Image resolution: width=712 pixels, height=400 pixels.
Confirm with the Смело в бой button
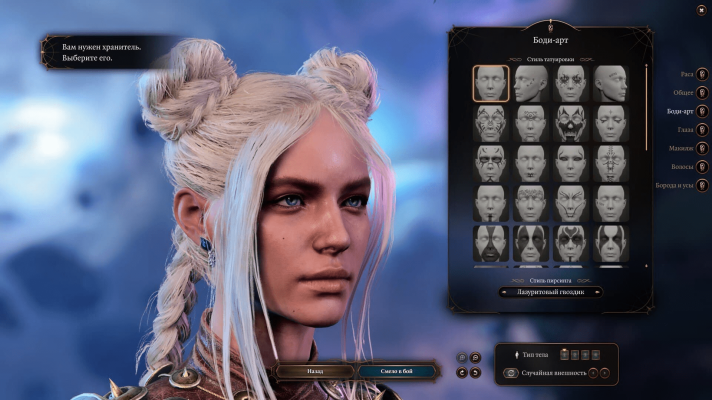[397, 370]
